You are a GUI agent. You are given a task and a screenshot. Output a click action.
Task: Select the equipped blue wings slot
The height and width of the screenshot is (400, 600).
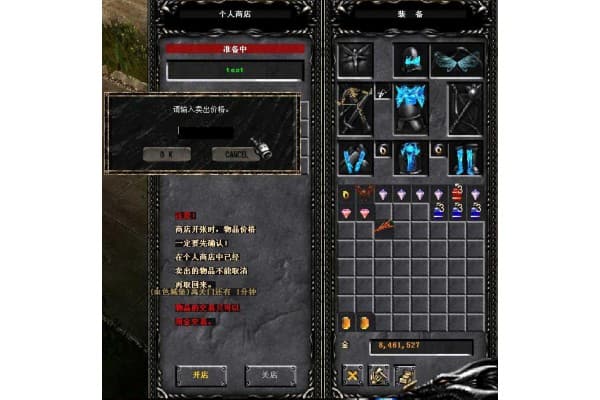click(458, 60)
